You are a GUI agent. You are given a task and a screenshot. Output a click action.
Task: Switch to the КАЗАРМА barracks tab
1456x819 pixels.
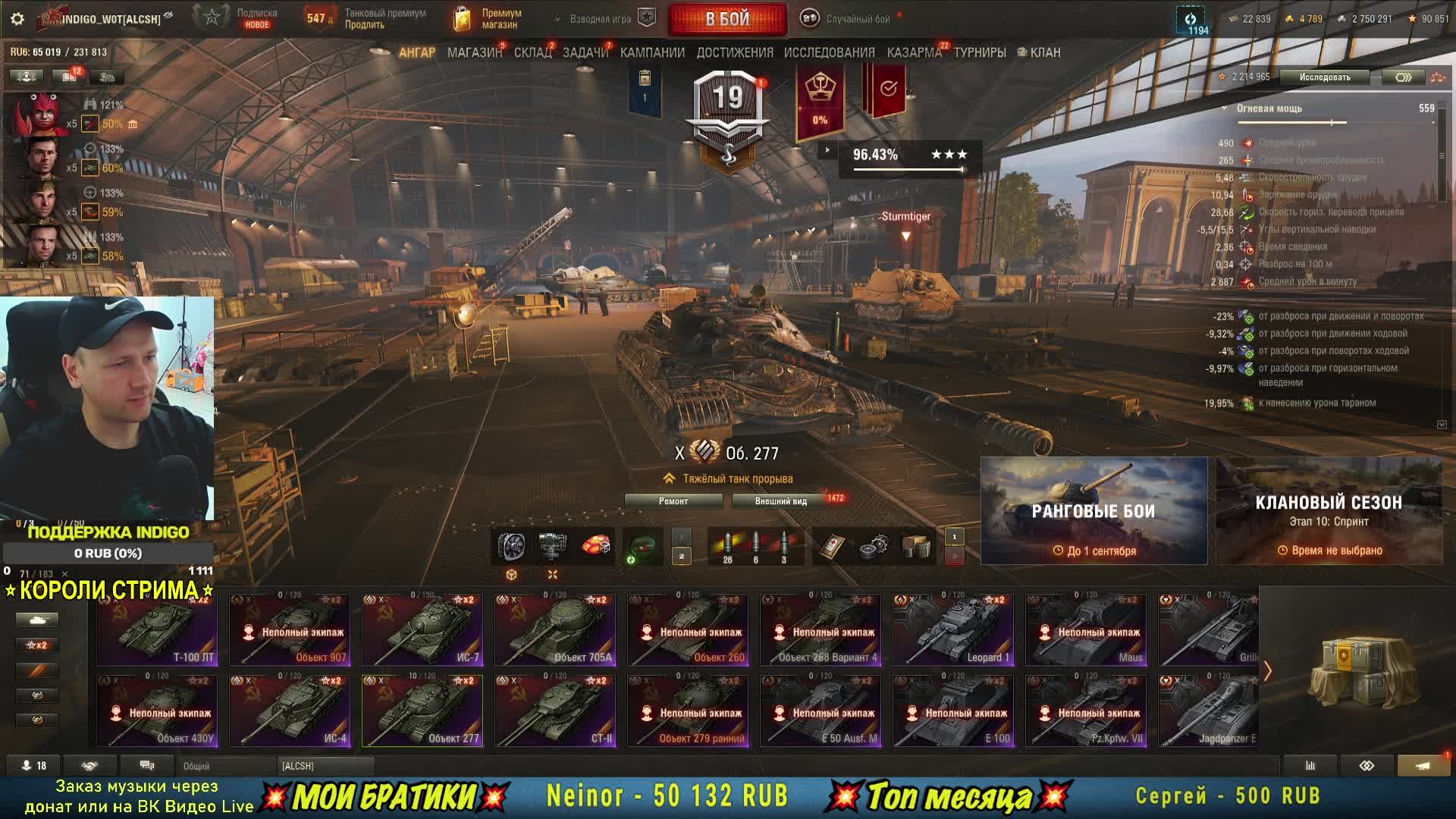(x=914, y=52)
